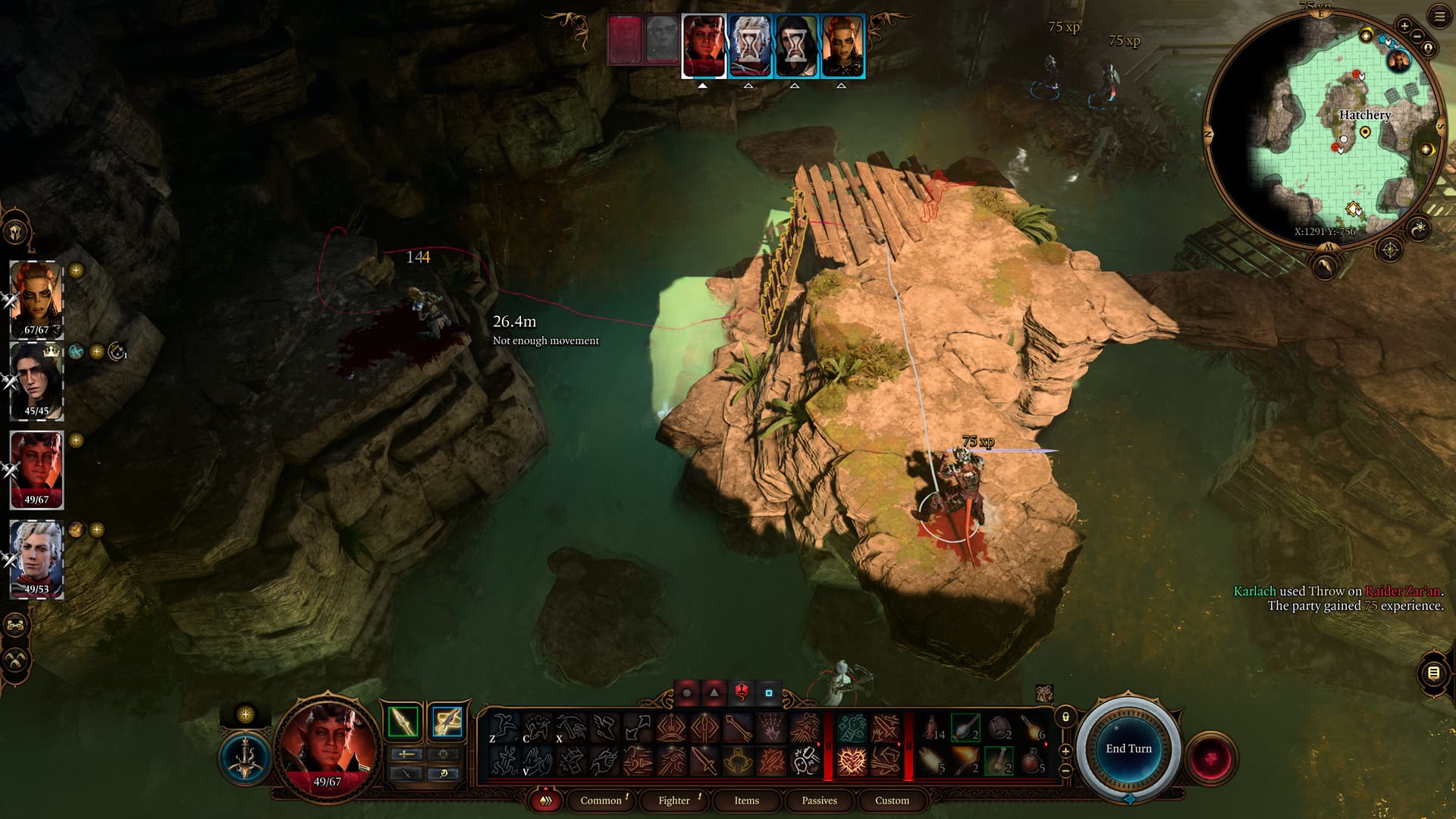Zoom out on the minimap

(1417, 37)
